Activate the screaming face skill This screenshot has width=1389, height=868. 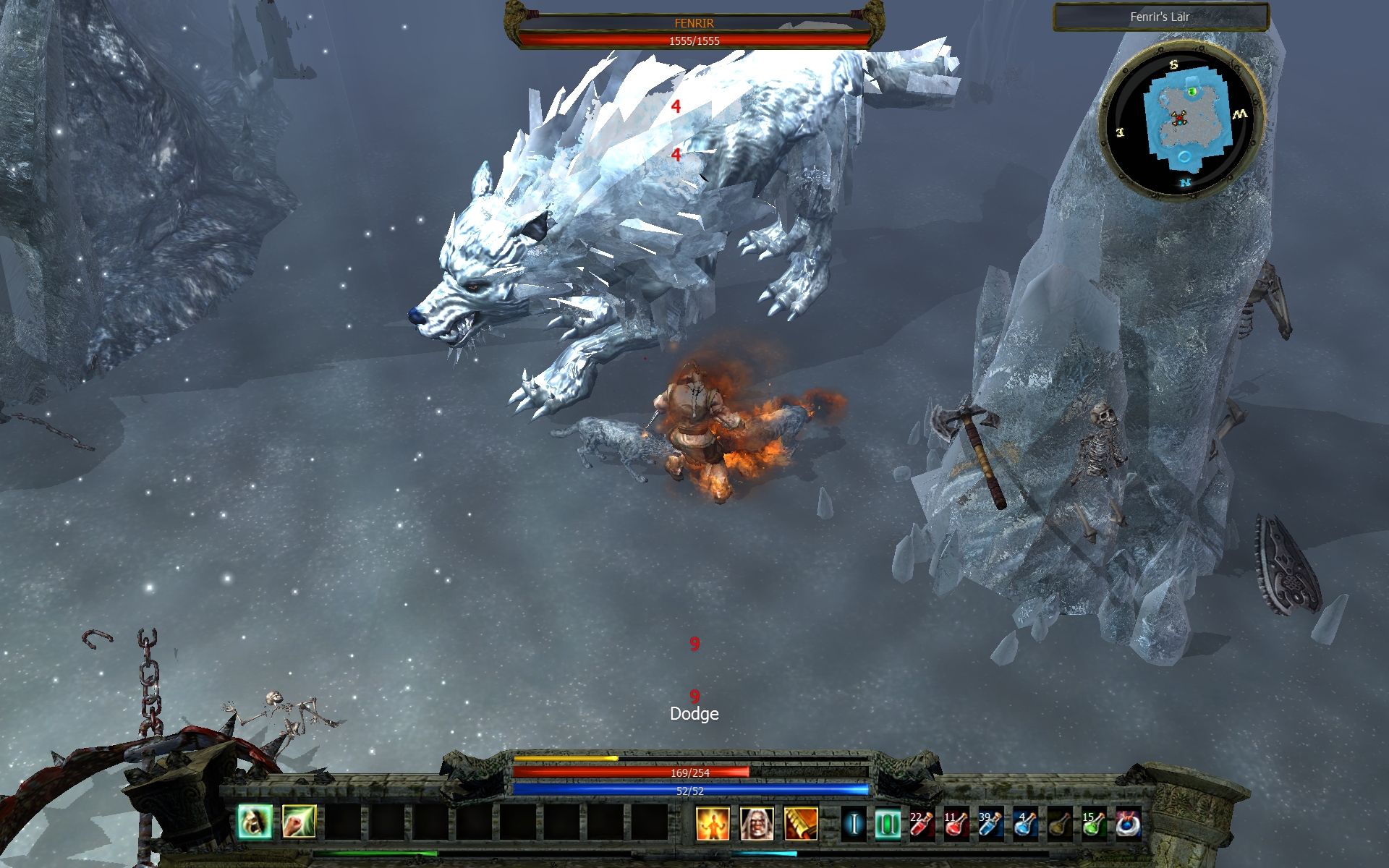click(x=255, y=822)
